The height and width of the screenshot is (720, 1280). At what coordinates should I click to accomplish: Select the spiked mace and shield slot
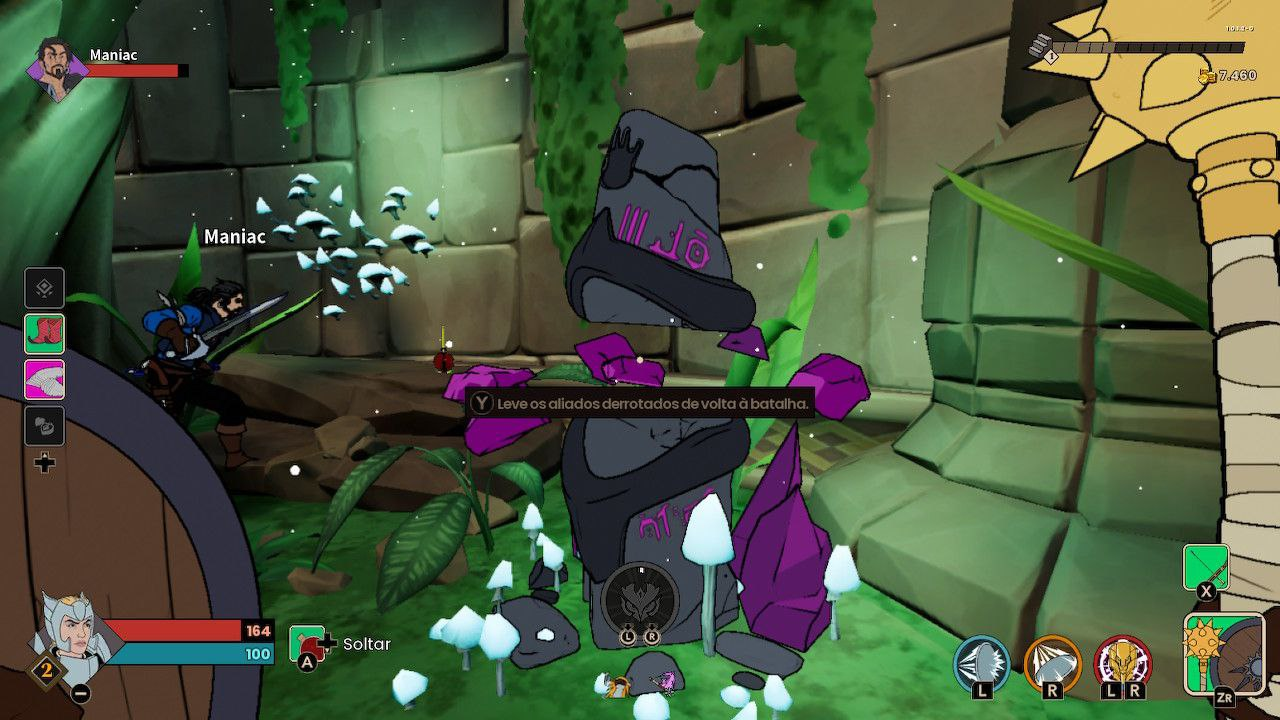point(1223,653)
